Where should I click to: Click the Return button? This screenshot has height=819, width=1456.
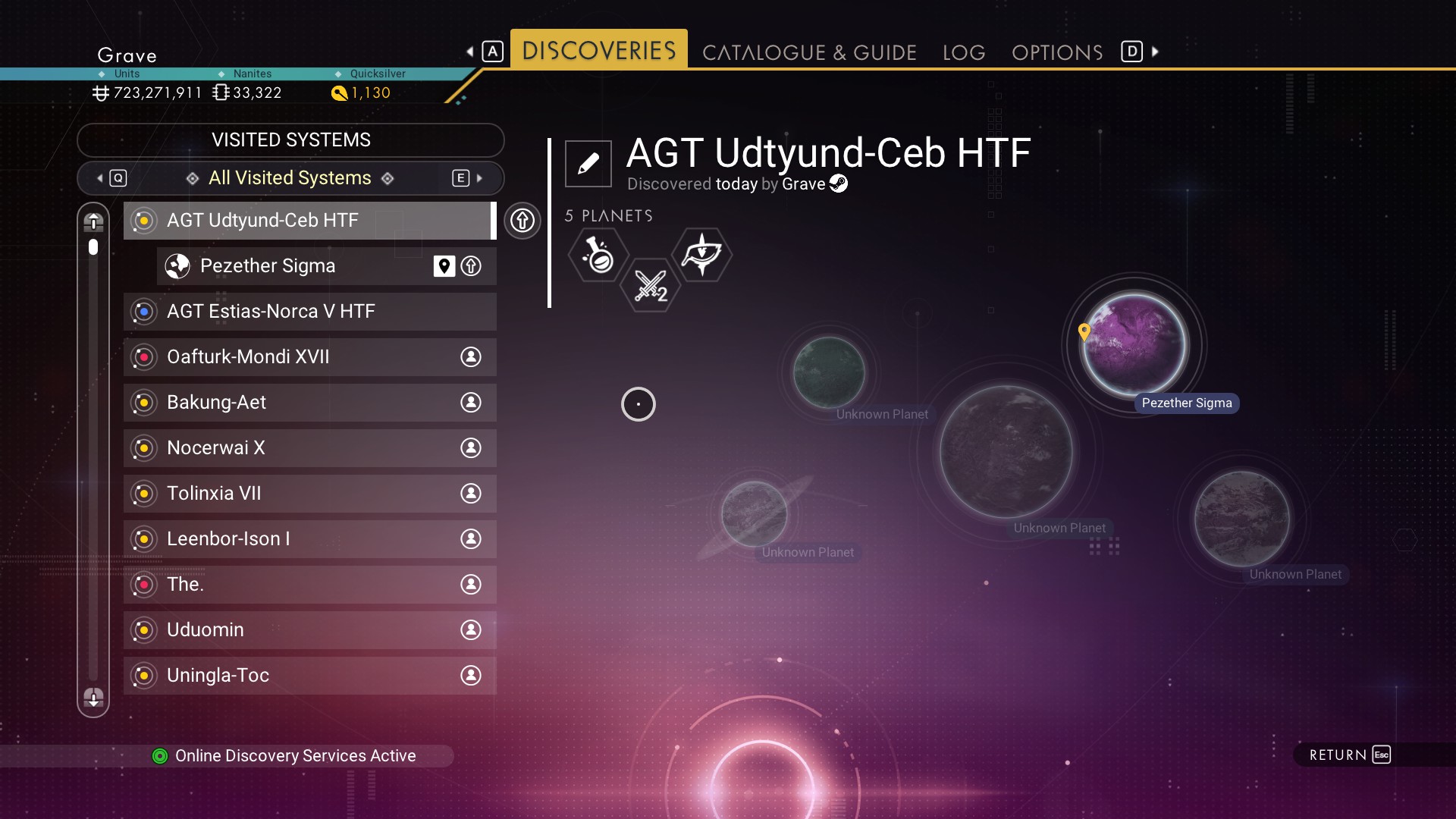click(x=1349, y=755)
